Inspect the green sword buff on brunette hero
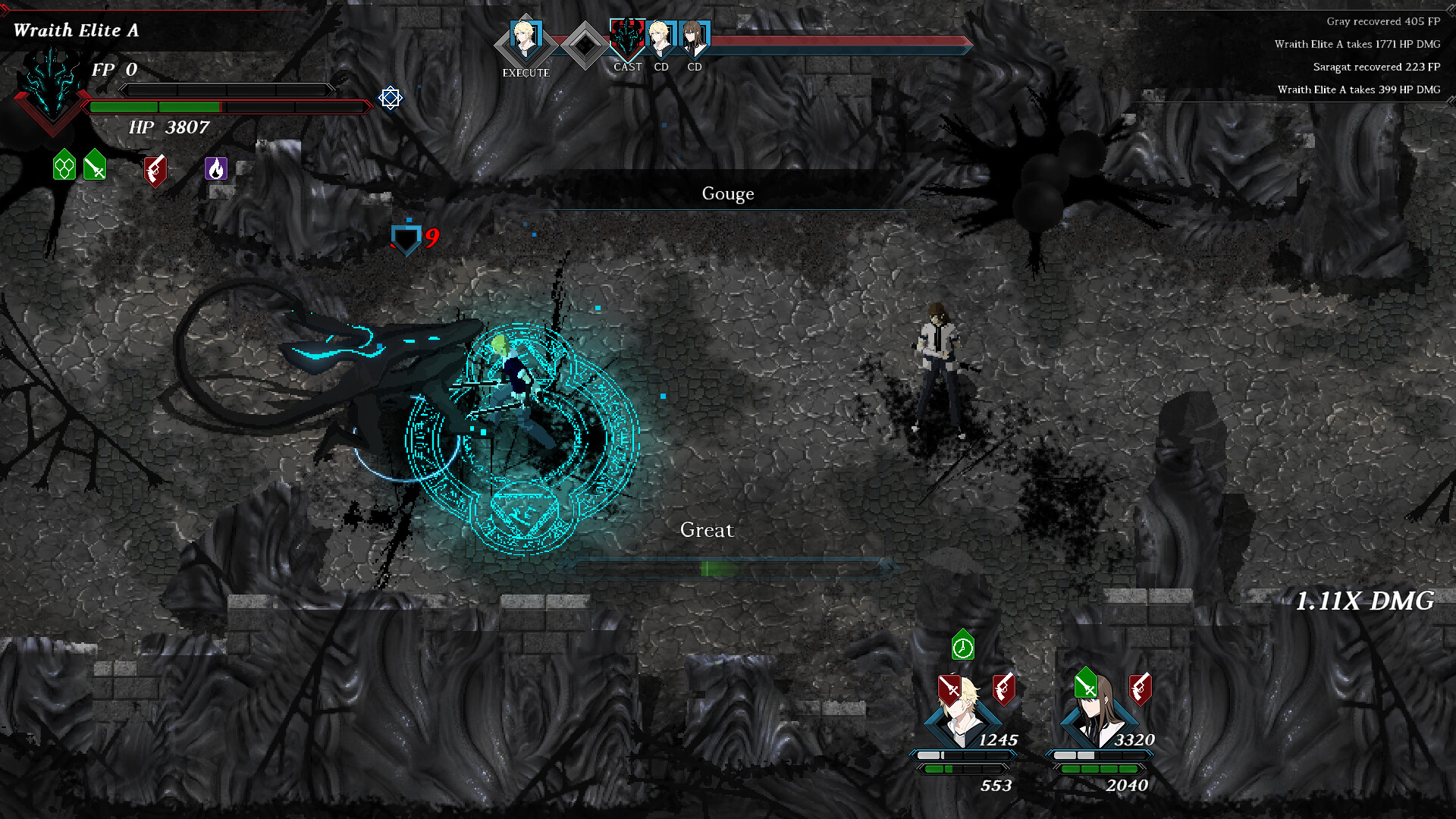Image resolution: width=1456 pixels, height=819 pixels. tap(1086, 683)
